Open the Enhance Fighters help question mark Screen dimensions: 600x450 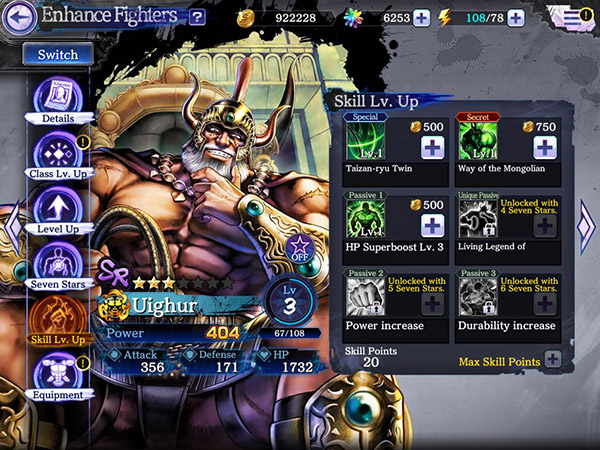click(197, 16)
